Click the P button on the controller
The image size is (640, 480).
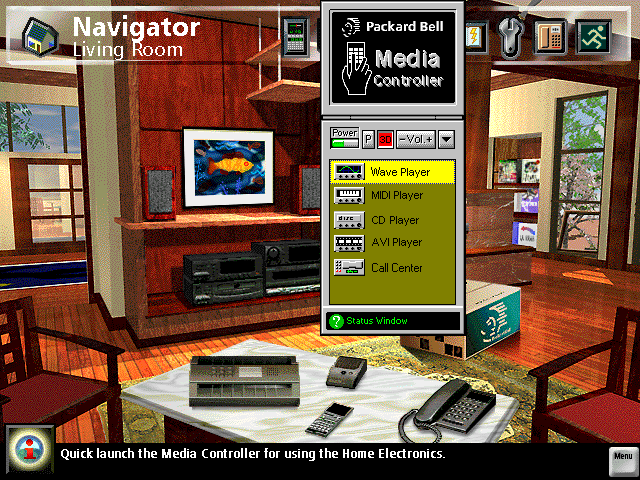click(x=367, y=139)
